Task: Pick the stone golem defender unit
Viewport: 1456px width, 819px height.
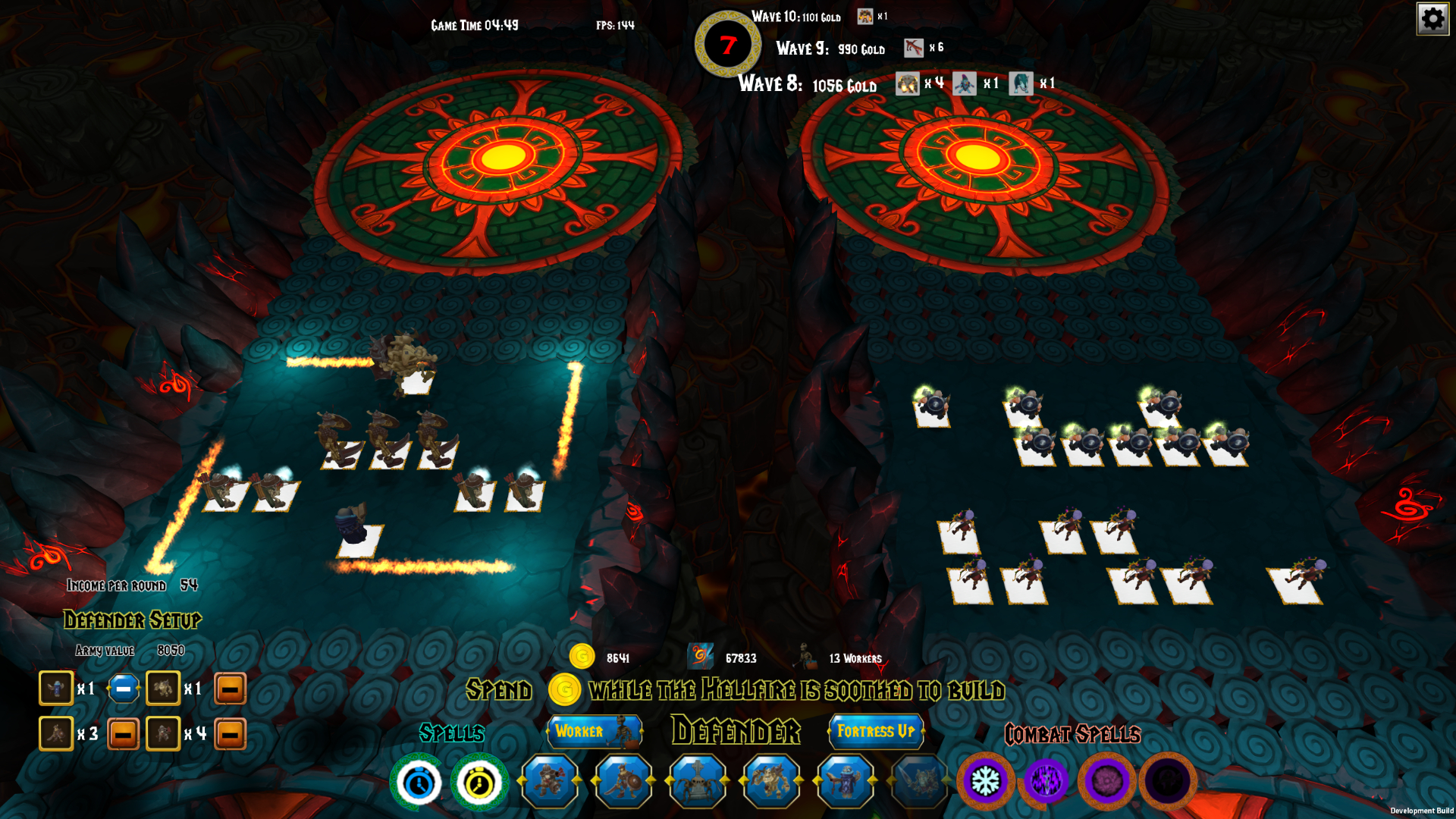Action: (770, 780)
